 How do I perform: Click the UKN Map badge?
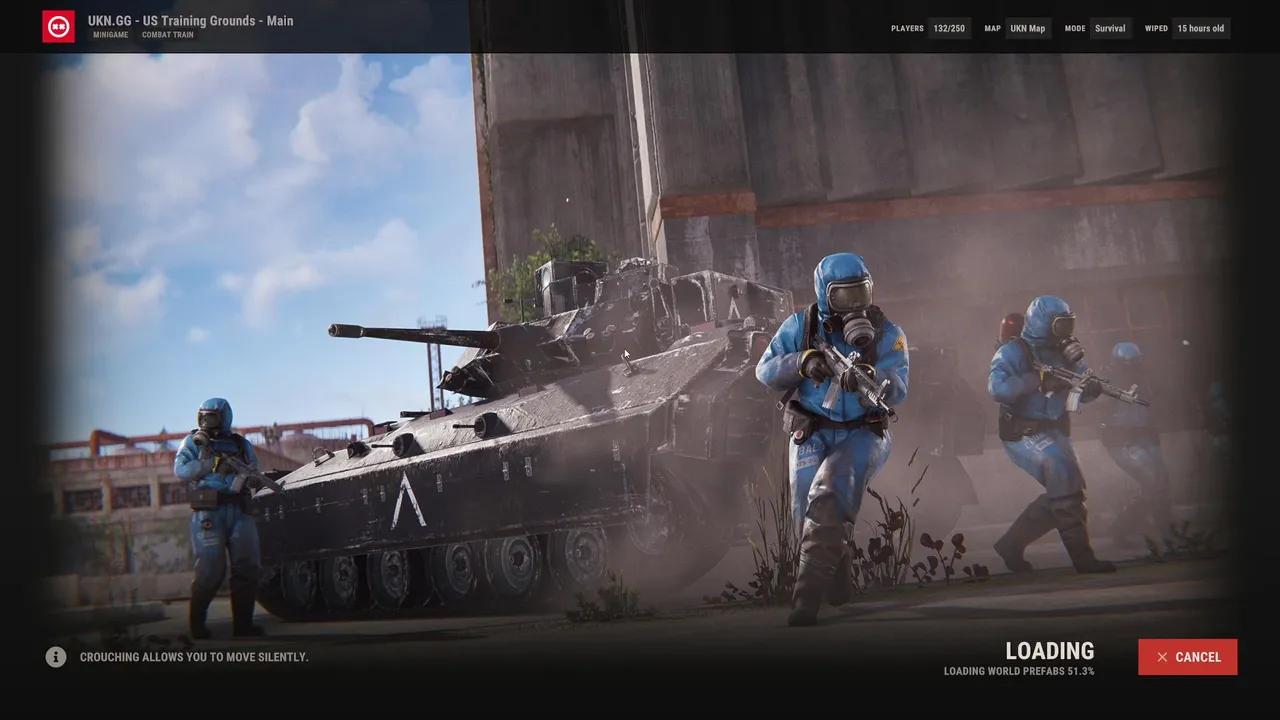click(1028, 28)
